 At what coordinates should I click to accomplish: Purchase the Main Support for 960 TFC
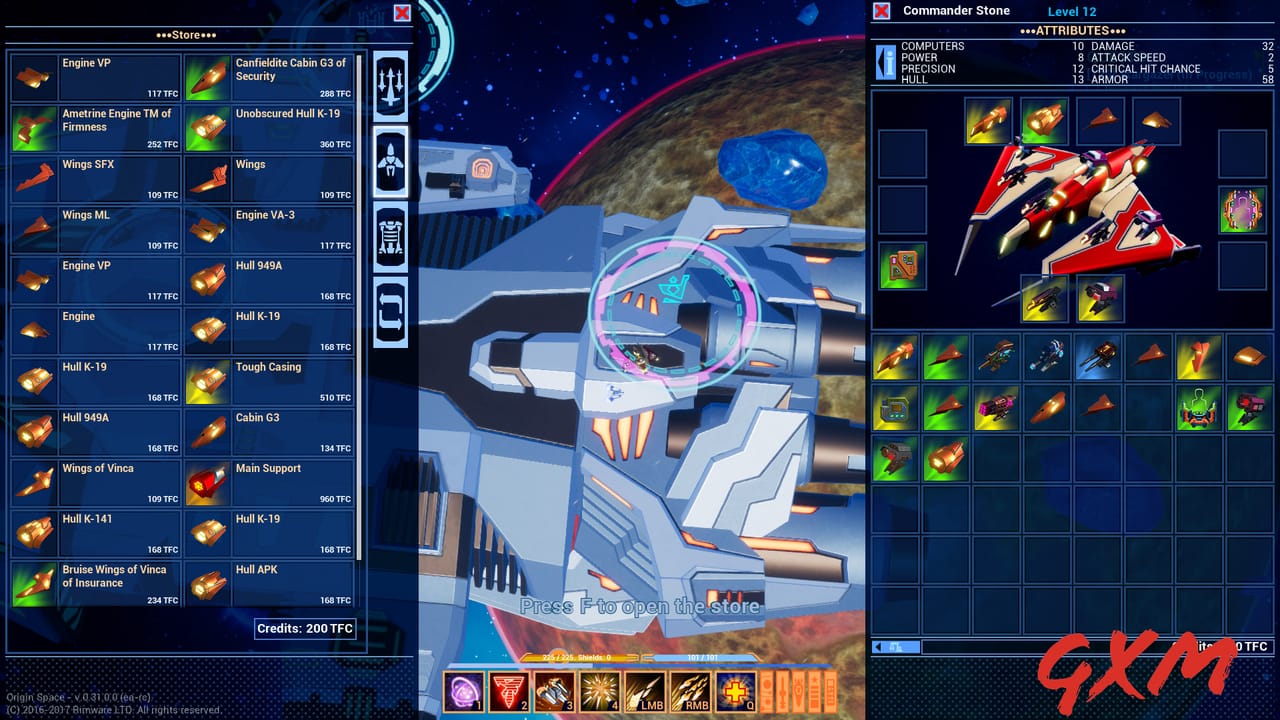pyautogui.click(x=268, y=483)
